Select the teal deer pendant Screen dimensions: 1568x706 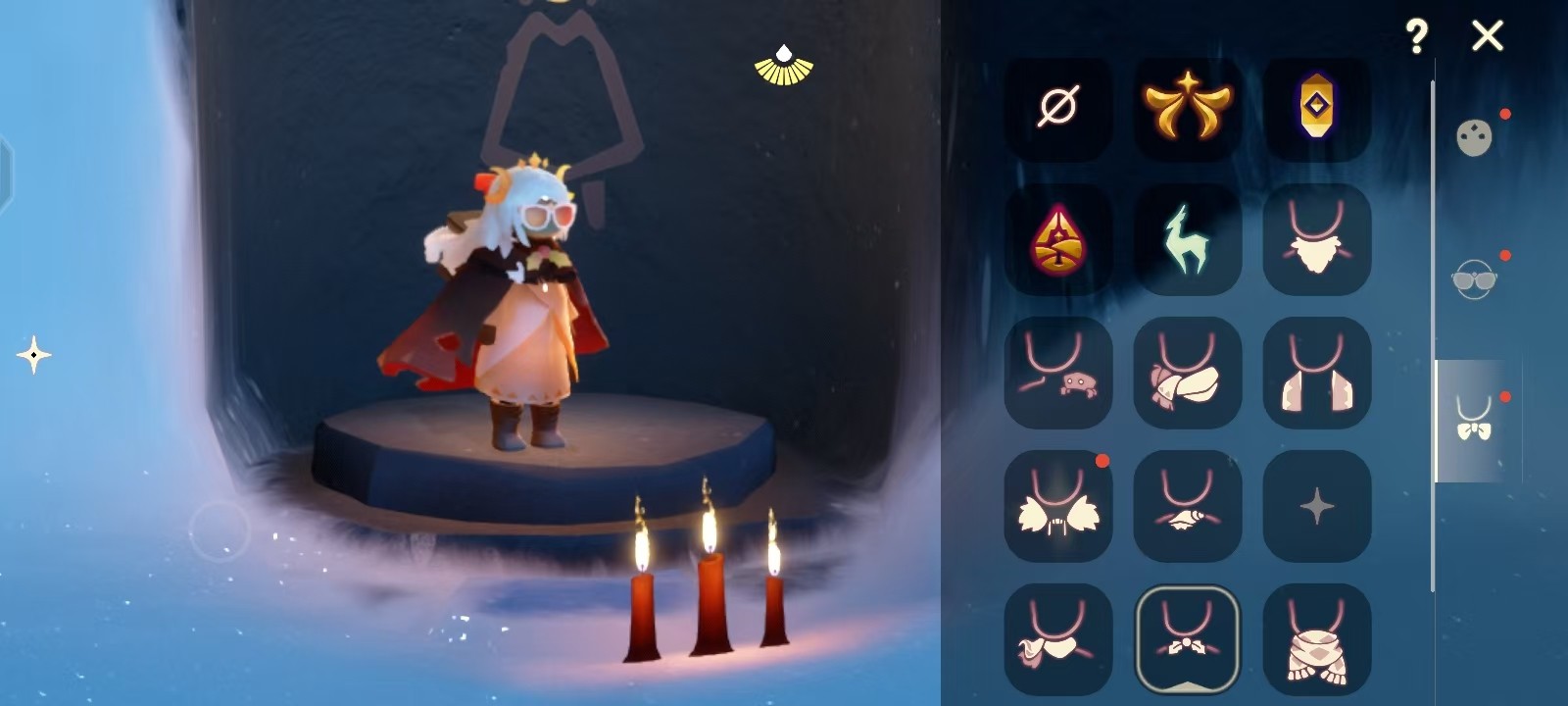coord(1187,240)
